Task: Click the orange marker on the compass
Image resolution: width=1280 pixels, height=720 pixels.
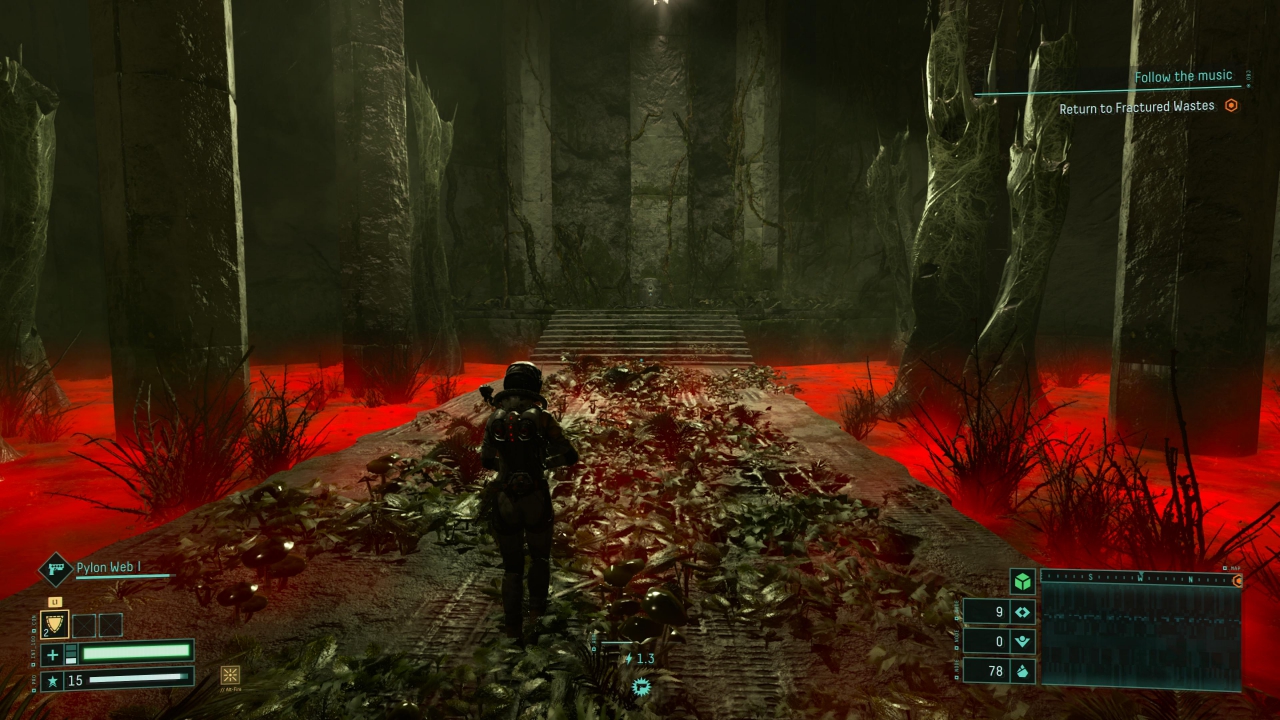Action: tap(1237, 580)
